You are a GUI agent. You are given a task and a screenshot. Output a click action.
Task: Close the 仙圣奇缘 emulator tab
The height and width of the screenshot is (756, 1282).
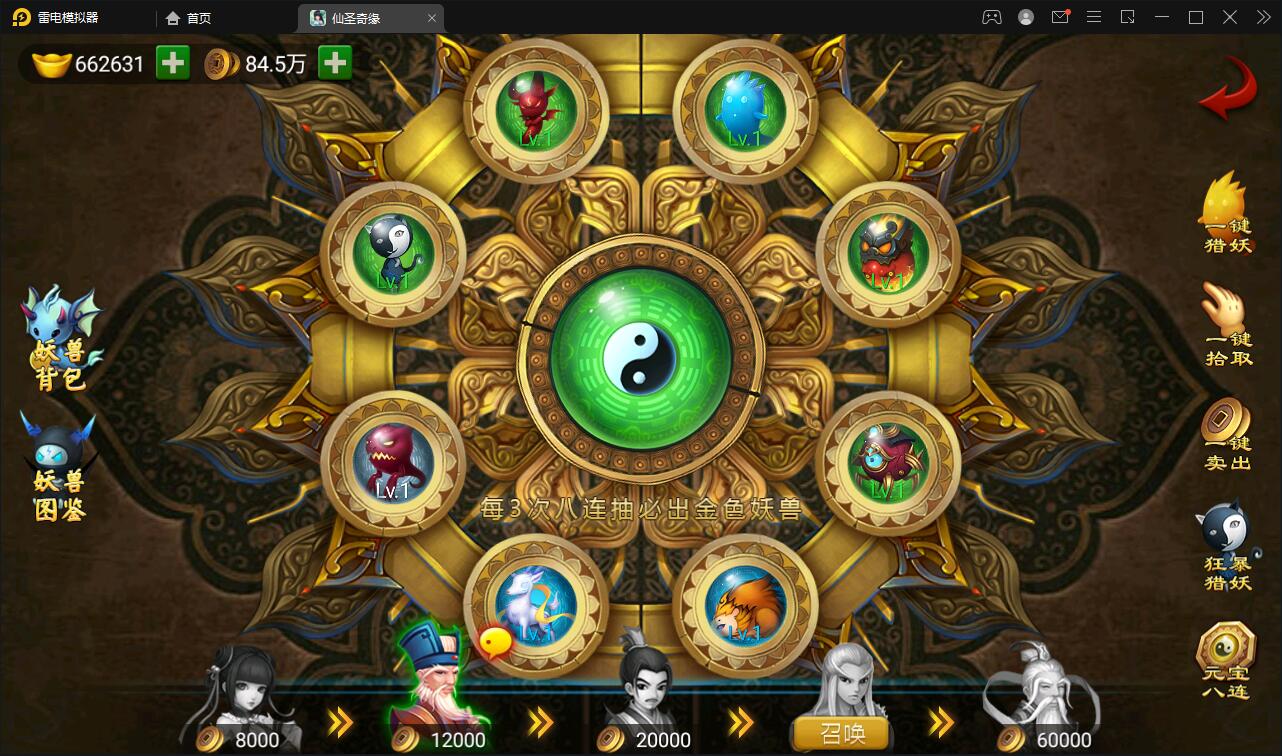[432, 18]
